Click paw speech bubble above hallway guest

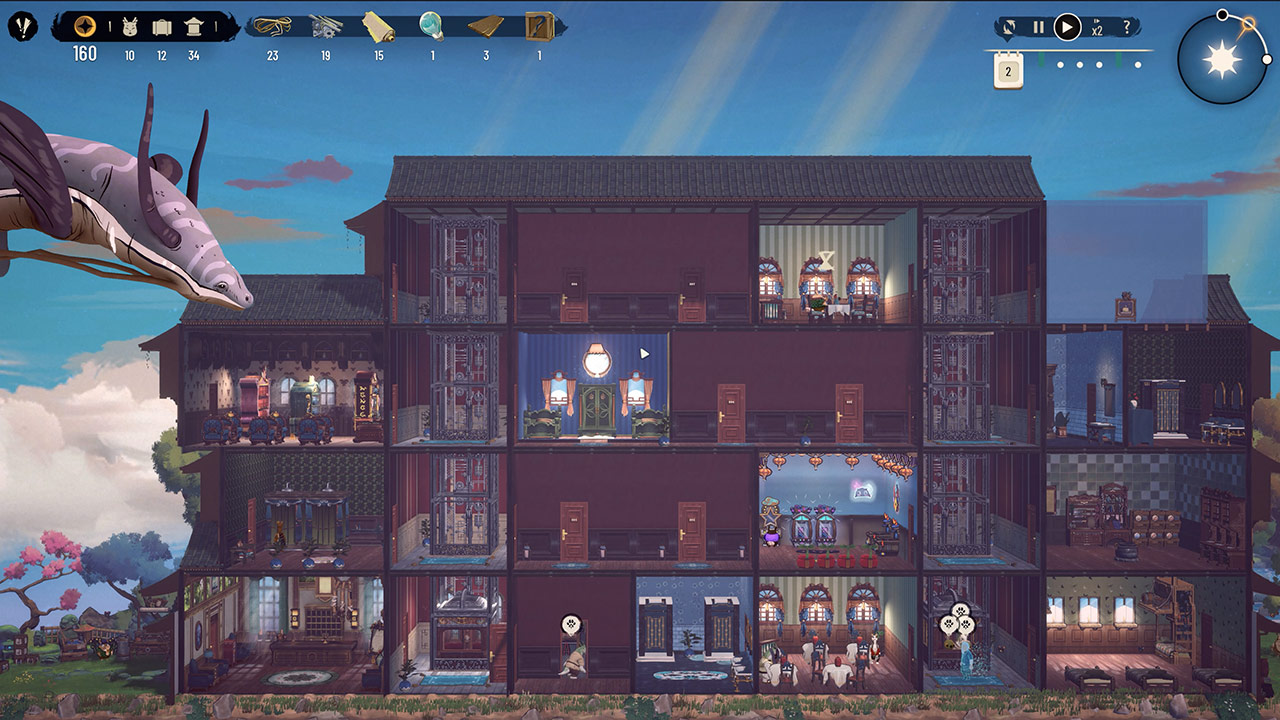[x=570, y=624]
